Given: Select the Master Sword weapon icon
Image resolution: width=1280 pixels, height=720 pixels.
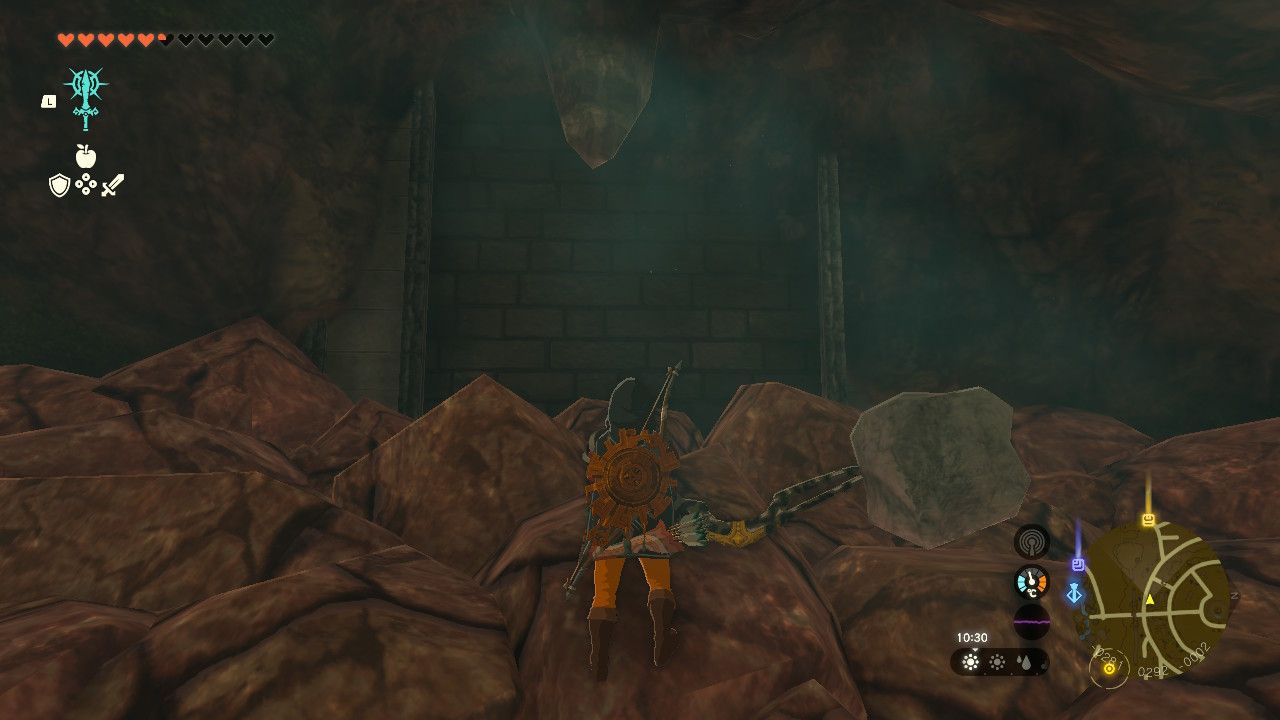Looking at the screenshot, I should pyautogui.click(x=86, y=98).
